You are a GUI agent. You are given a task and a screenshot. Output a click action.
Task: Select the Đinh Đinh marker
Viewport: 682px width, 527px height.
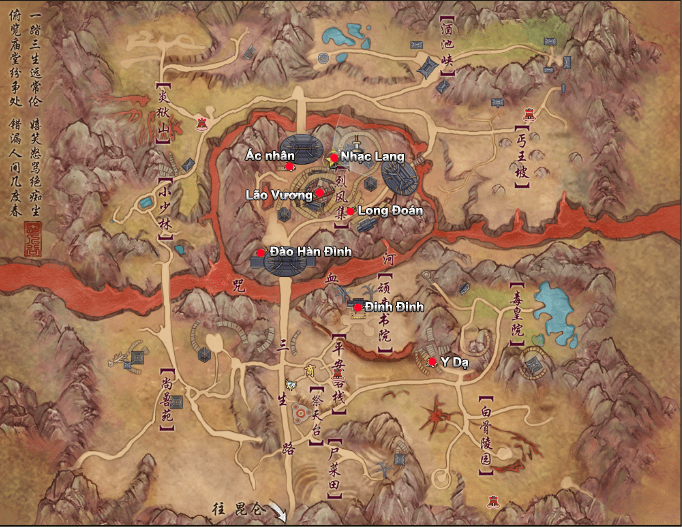click(x=357, y=307)
